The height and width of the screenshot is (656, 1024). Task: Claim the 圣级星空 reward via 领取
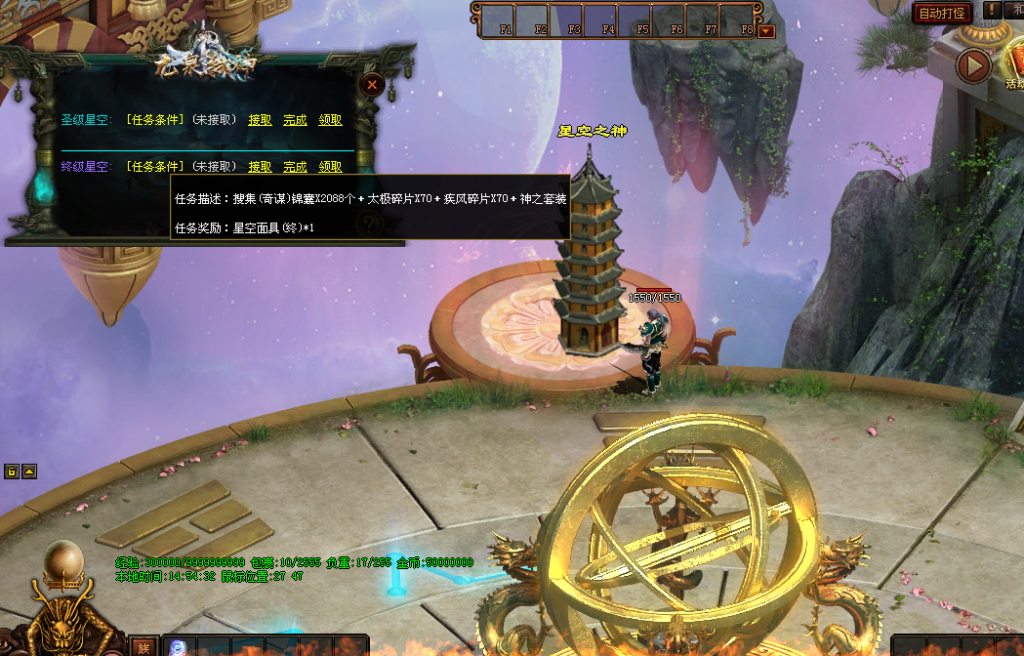click(x=331, y=120)
